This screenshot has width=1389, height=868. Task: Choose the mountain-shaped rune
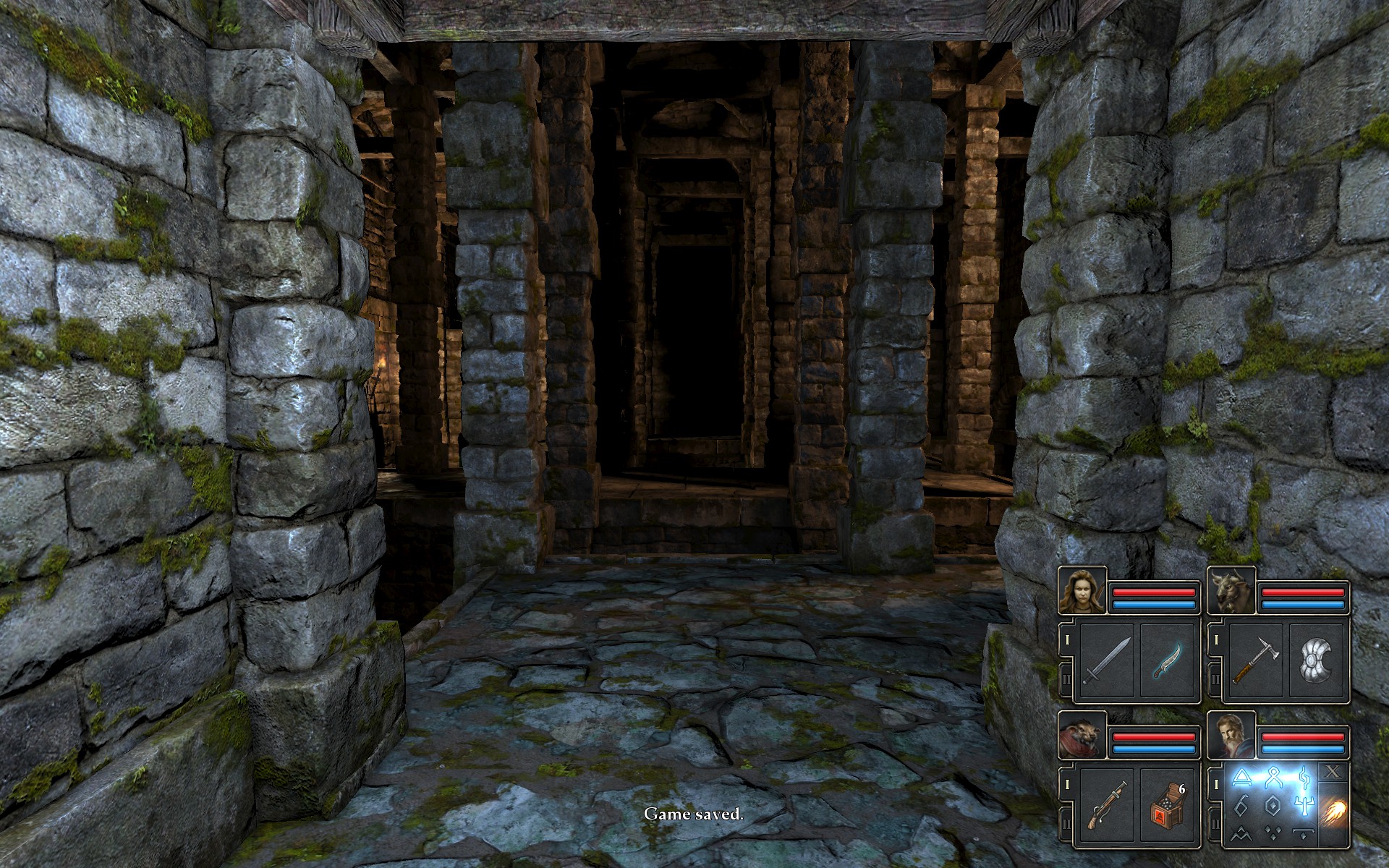tap(1241, 833)
